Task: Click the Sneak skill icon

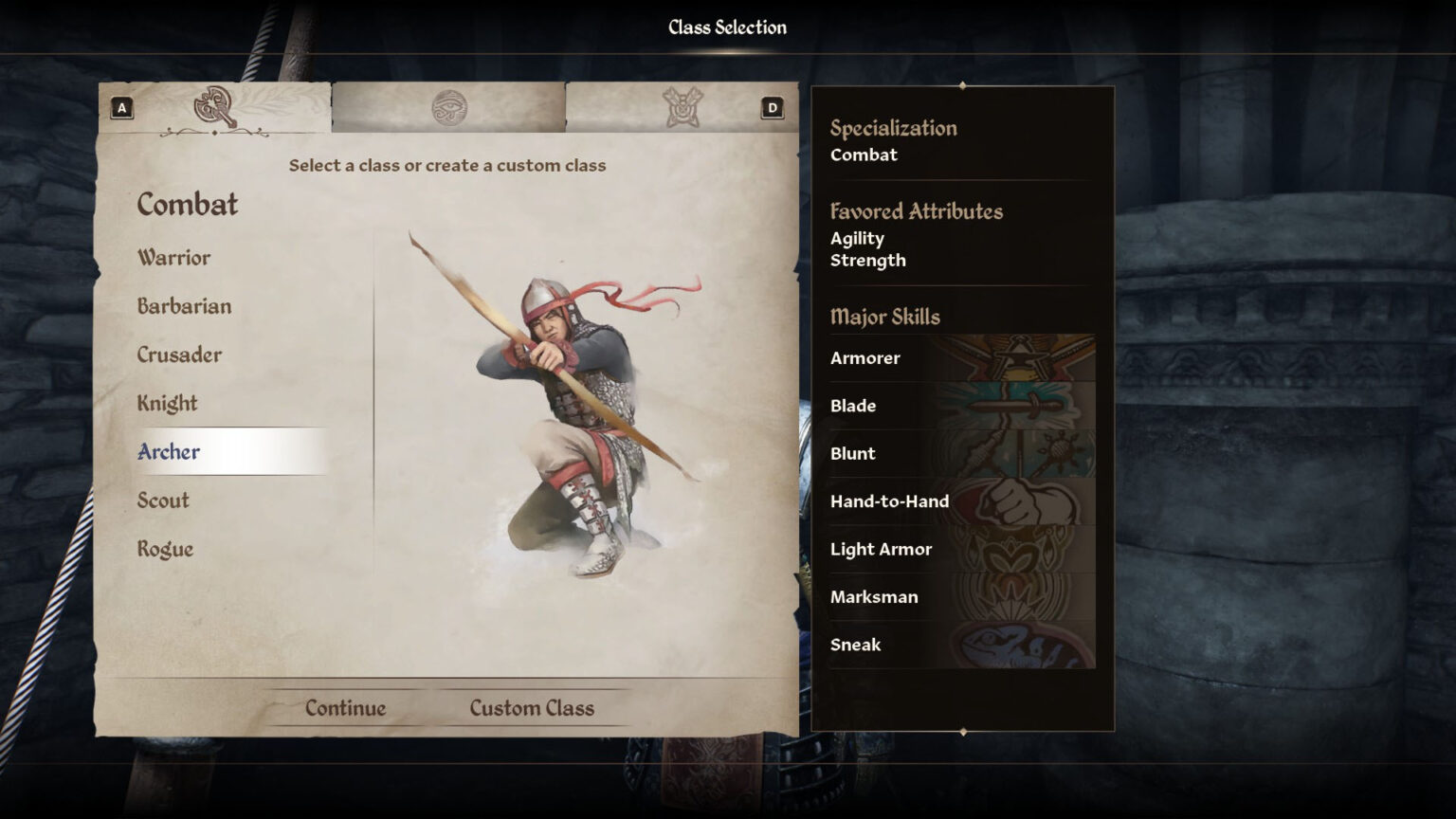Action: pos(1024,645)
